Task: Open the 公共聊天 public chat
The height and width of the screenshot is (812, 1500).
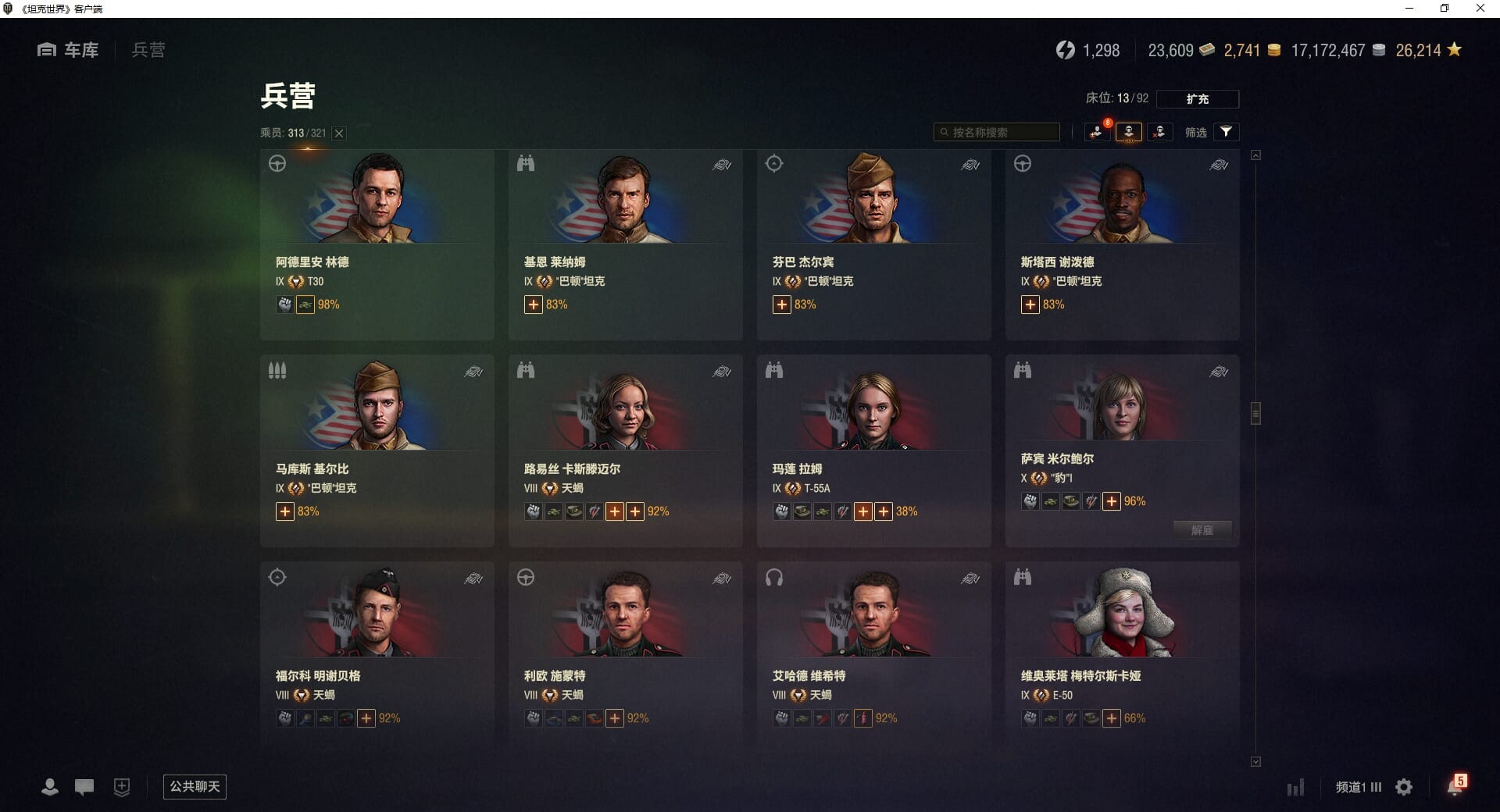Action: pos(195,786)
